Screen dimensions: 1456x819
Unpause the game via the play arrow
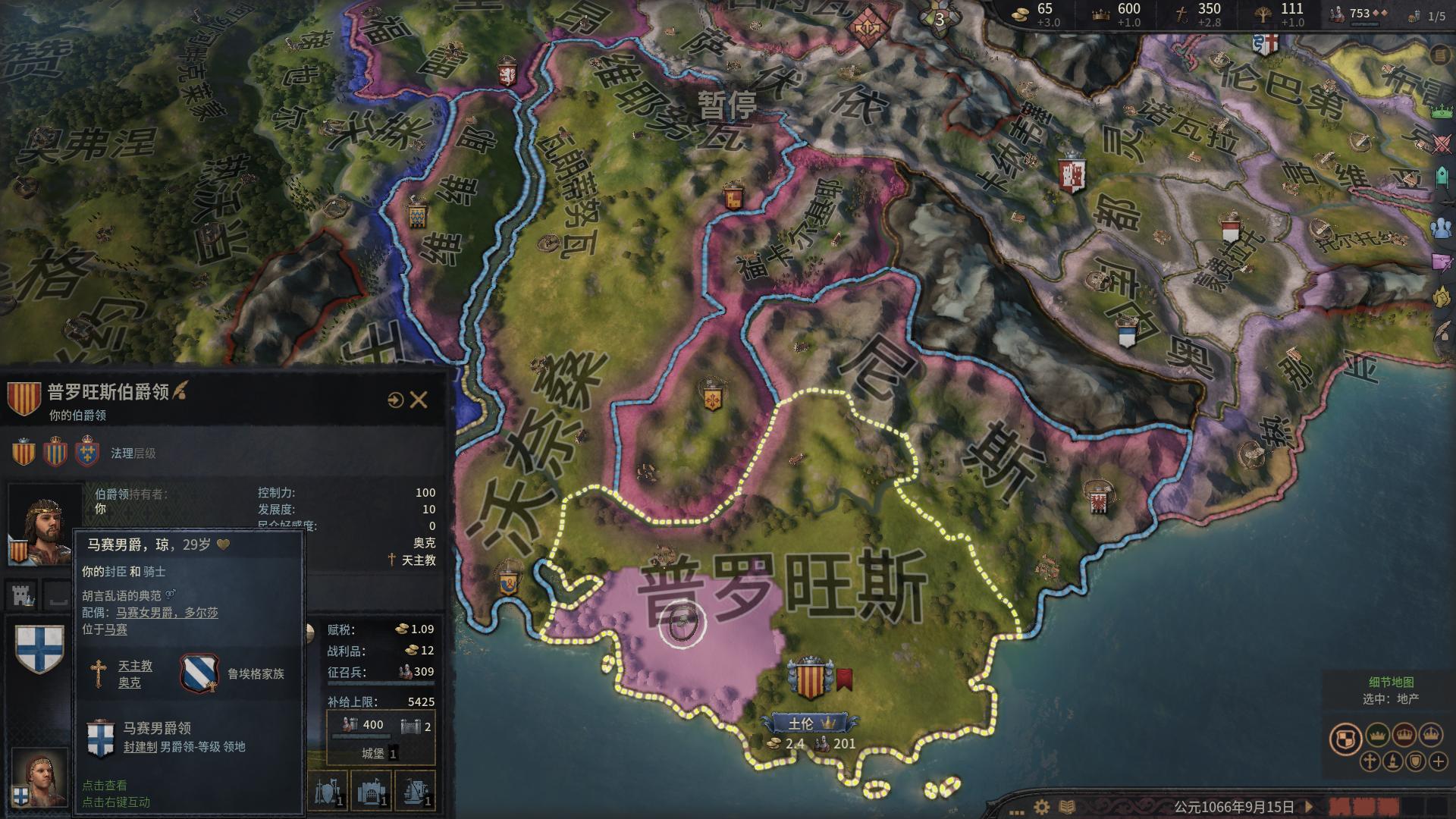point(1310,808)
